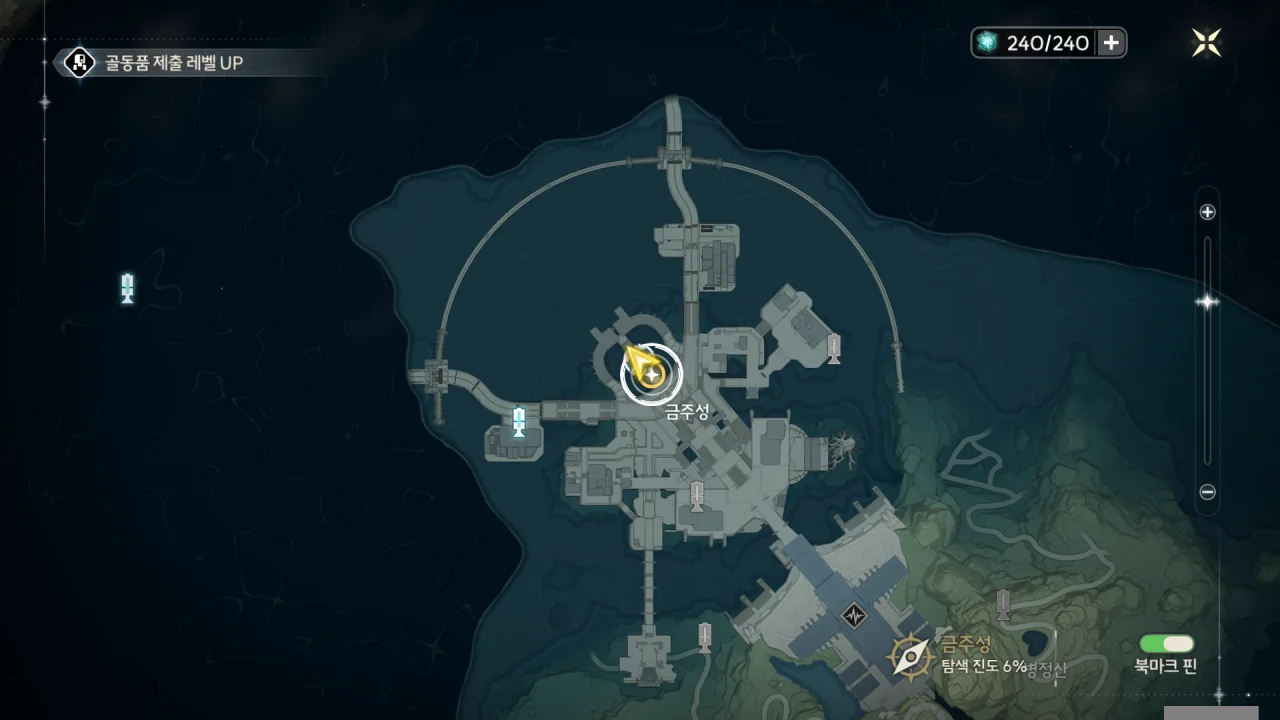Select the player location marker at 금주성
1280x720 pixels.
click(651, 375)
